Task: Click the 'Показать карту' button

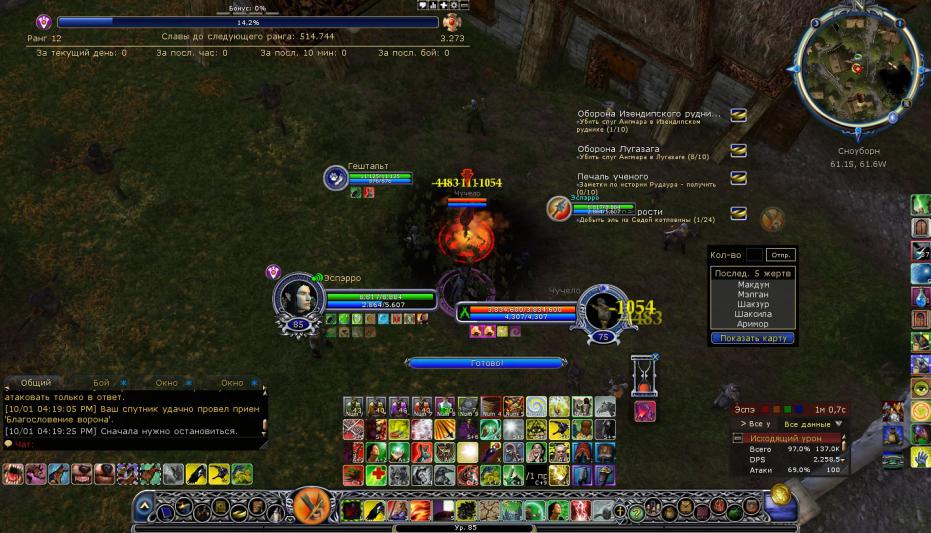Action: pyautogui.click(x=752, y=338)
